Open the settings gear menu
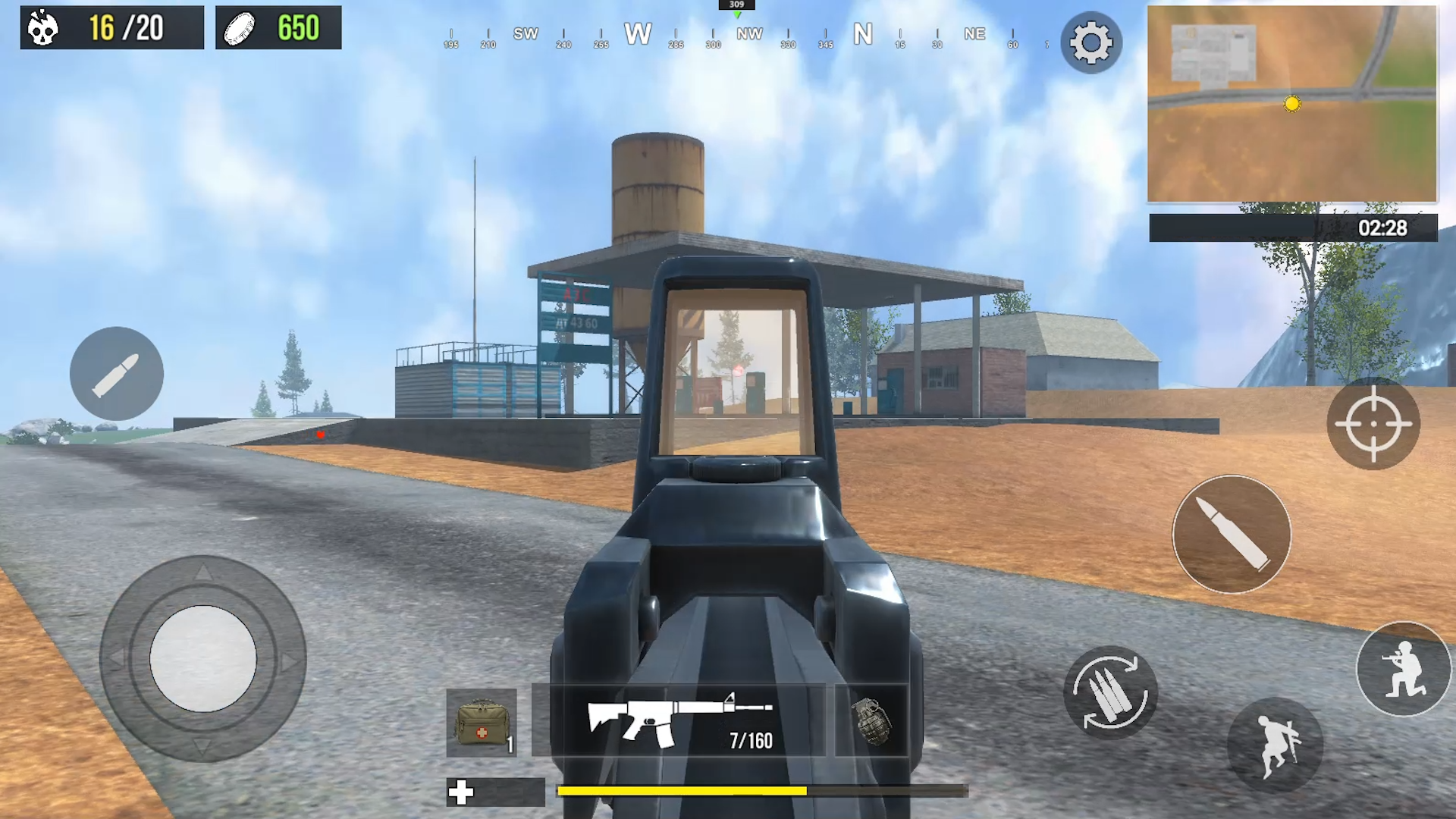 pos(1092,42)
